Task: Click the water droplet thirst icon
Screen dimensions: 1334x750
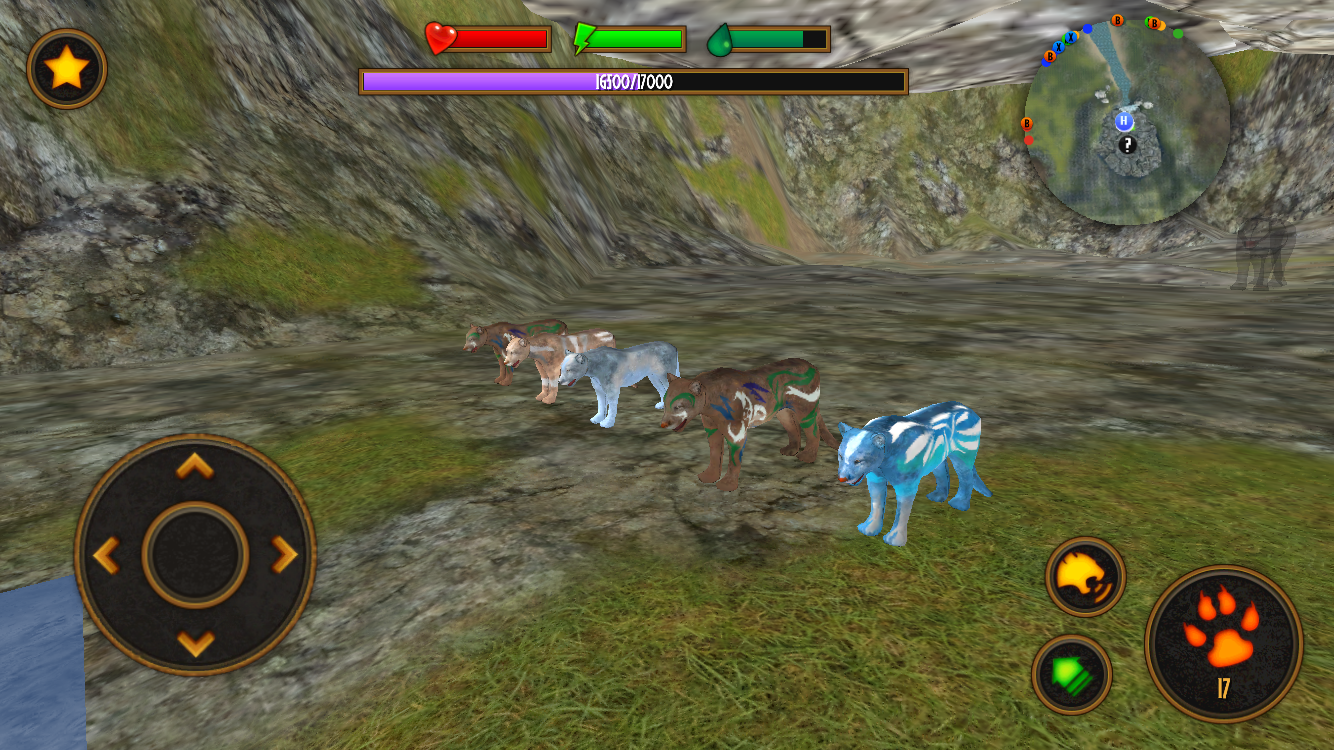Action: [719, 40]
